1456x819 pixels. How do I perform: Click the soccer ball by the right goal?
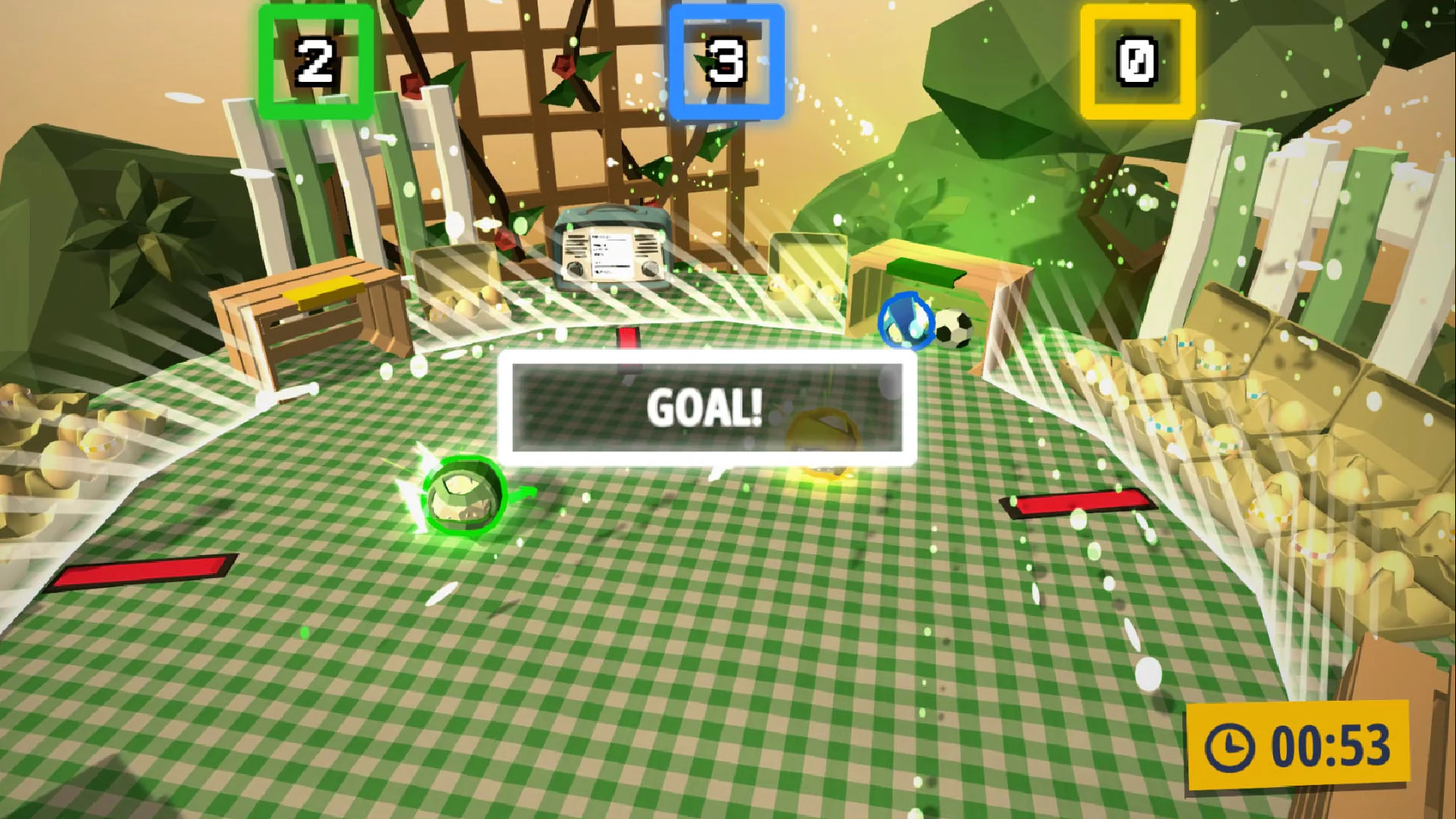pyautogui.click(x=955, y=328)
